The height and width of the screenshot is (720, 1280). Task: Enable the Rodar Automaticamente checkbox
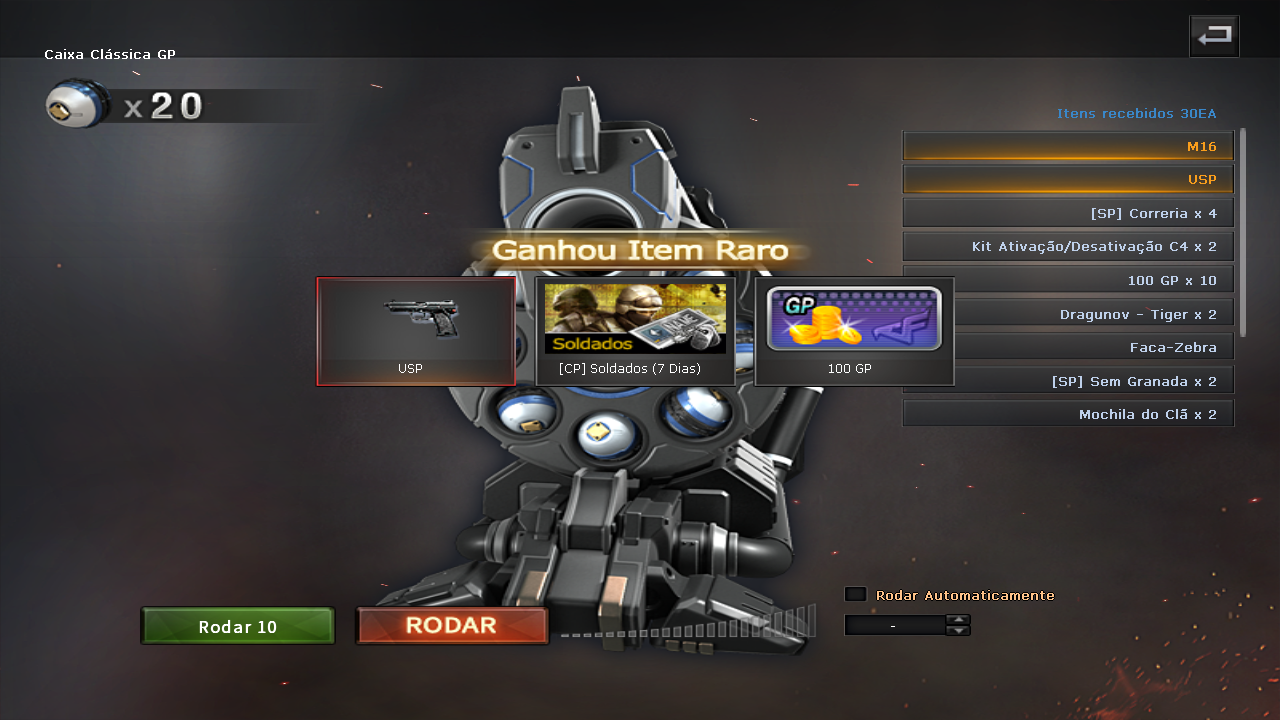pos(855,594)
